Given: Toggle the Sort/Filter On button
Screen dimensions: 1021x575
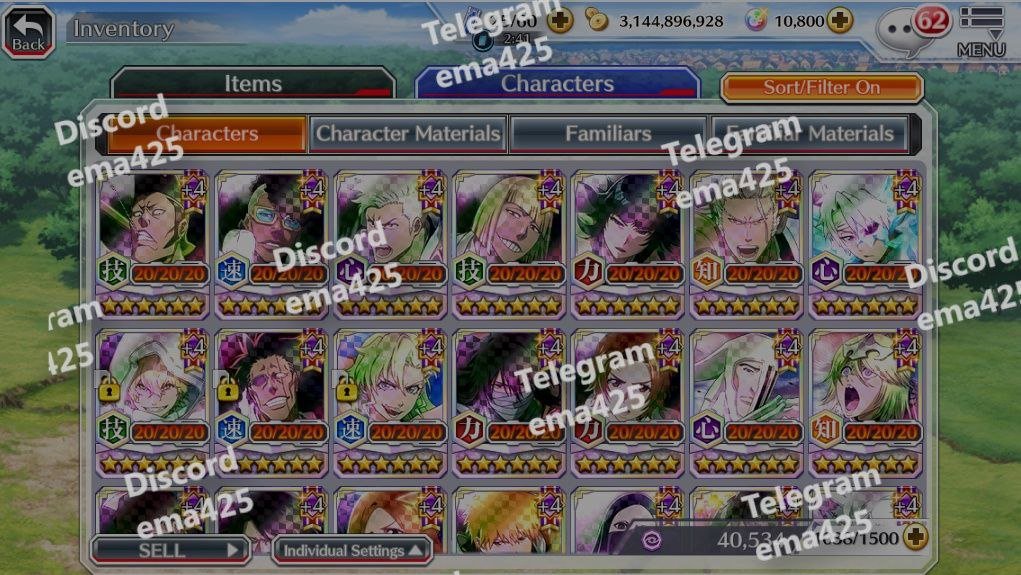Looking at the screenshot, I should click(821, 88).
